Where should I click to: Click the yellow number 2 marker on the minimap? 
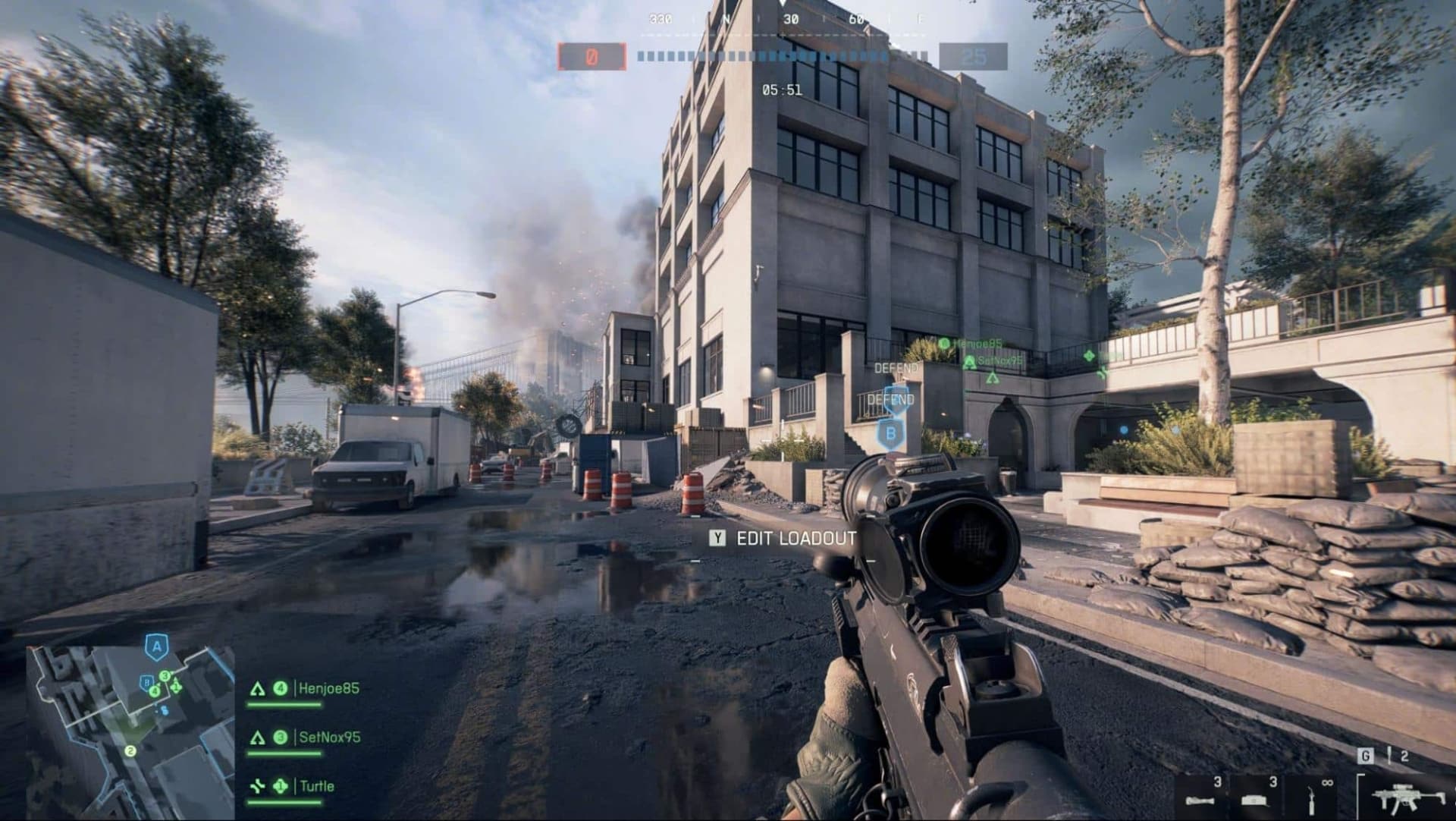tap(130, 750)
